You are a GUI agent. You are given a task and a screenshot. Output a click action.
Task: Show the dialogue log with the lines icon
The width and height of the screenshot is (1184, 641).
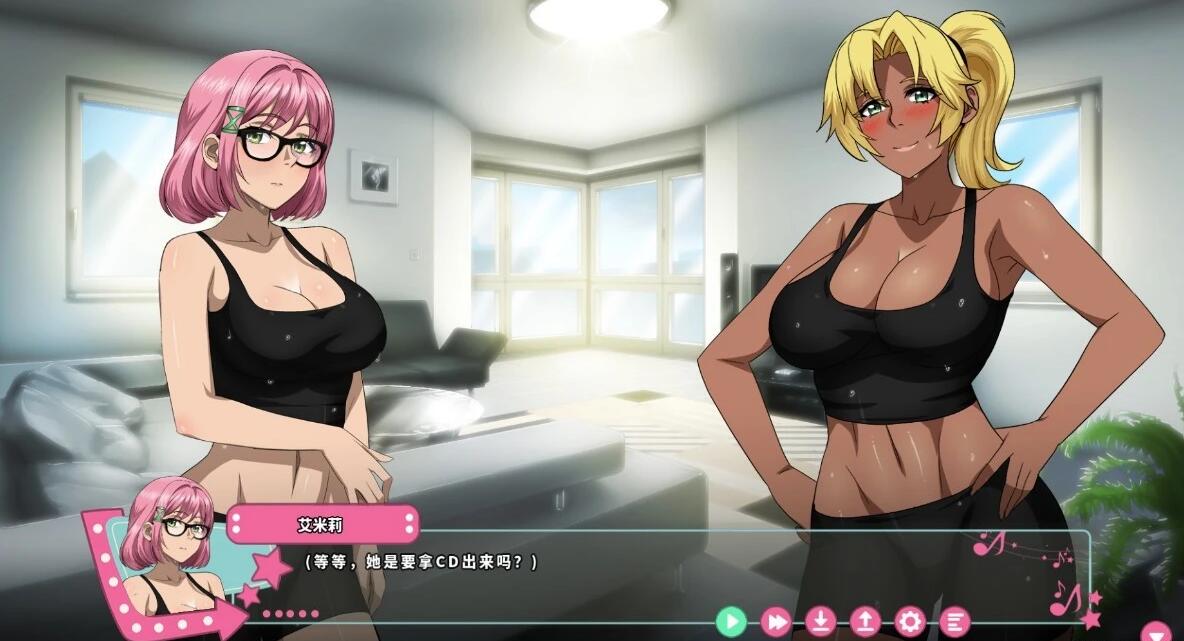tap(954, 622)
